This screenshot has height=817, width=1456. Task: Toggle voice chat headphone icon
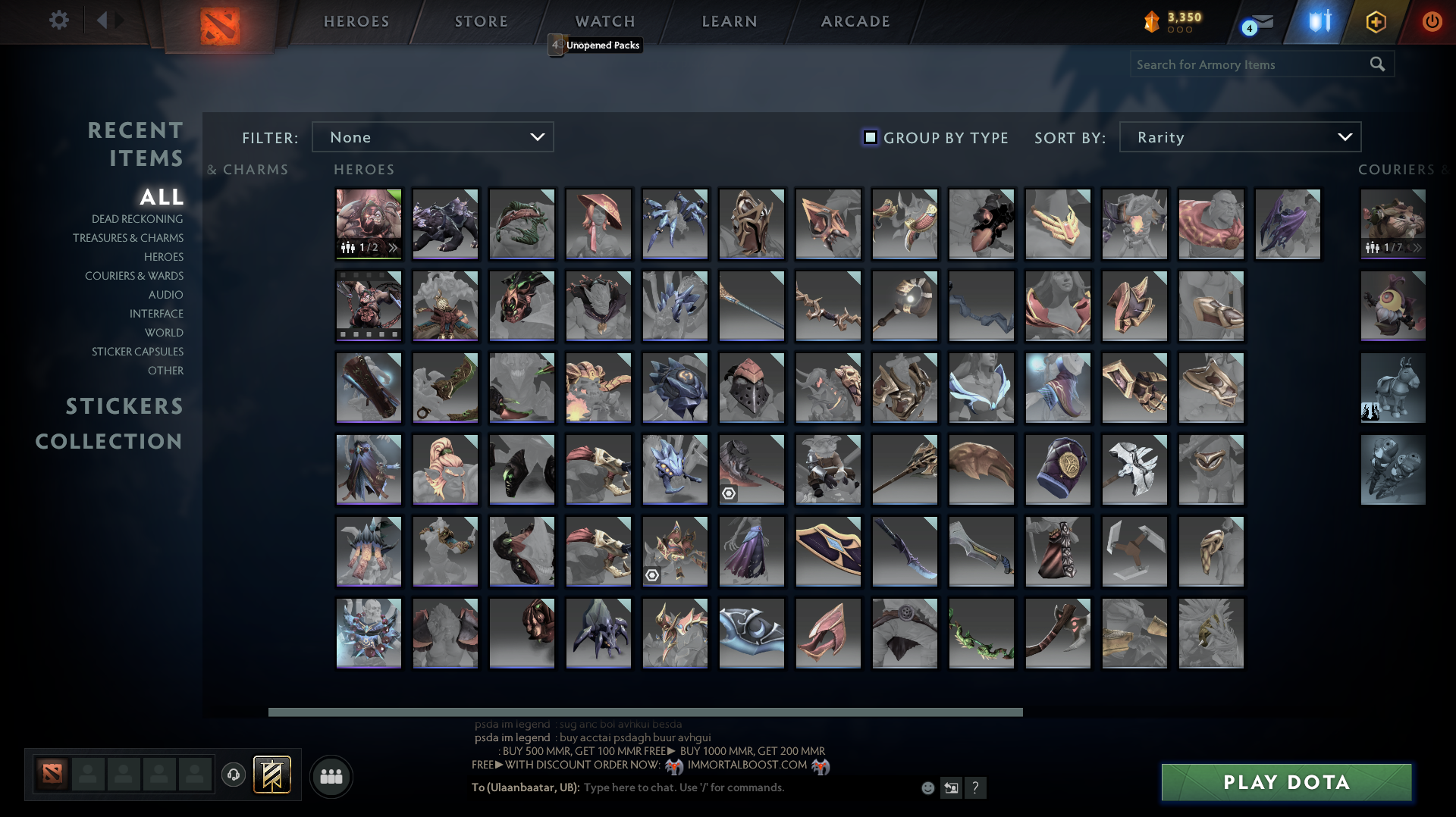point(233,775)
